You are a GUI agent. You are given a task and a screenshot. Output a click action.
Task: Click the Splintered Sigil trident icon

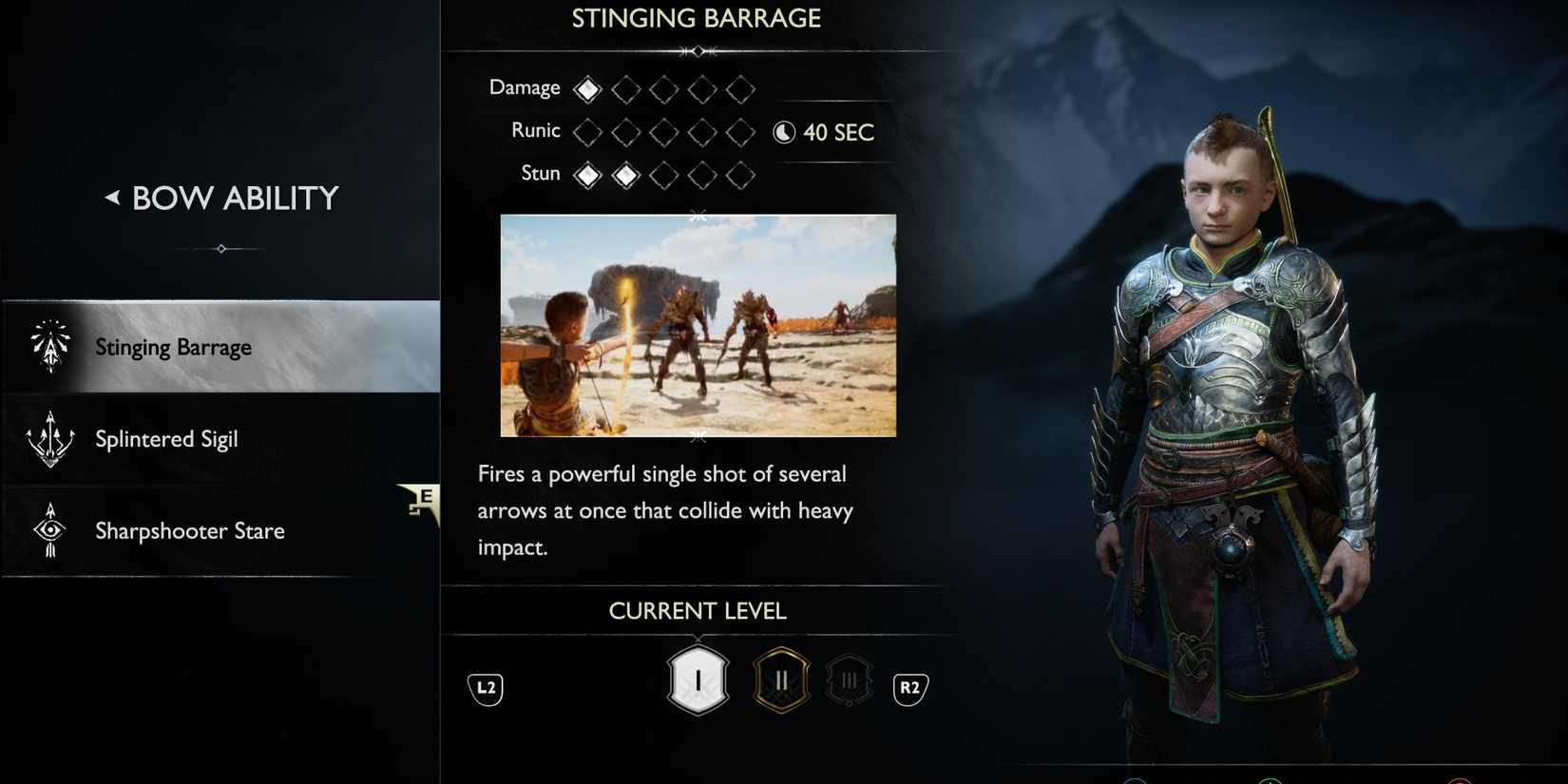click(49, 438)
